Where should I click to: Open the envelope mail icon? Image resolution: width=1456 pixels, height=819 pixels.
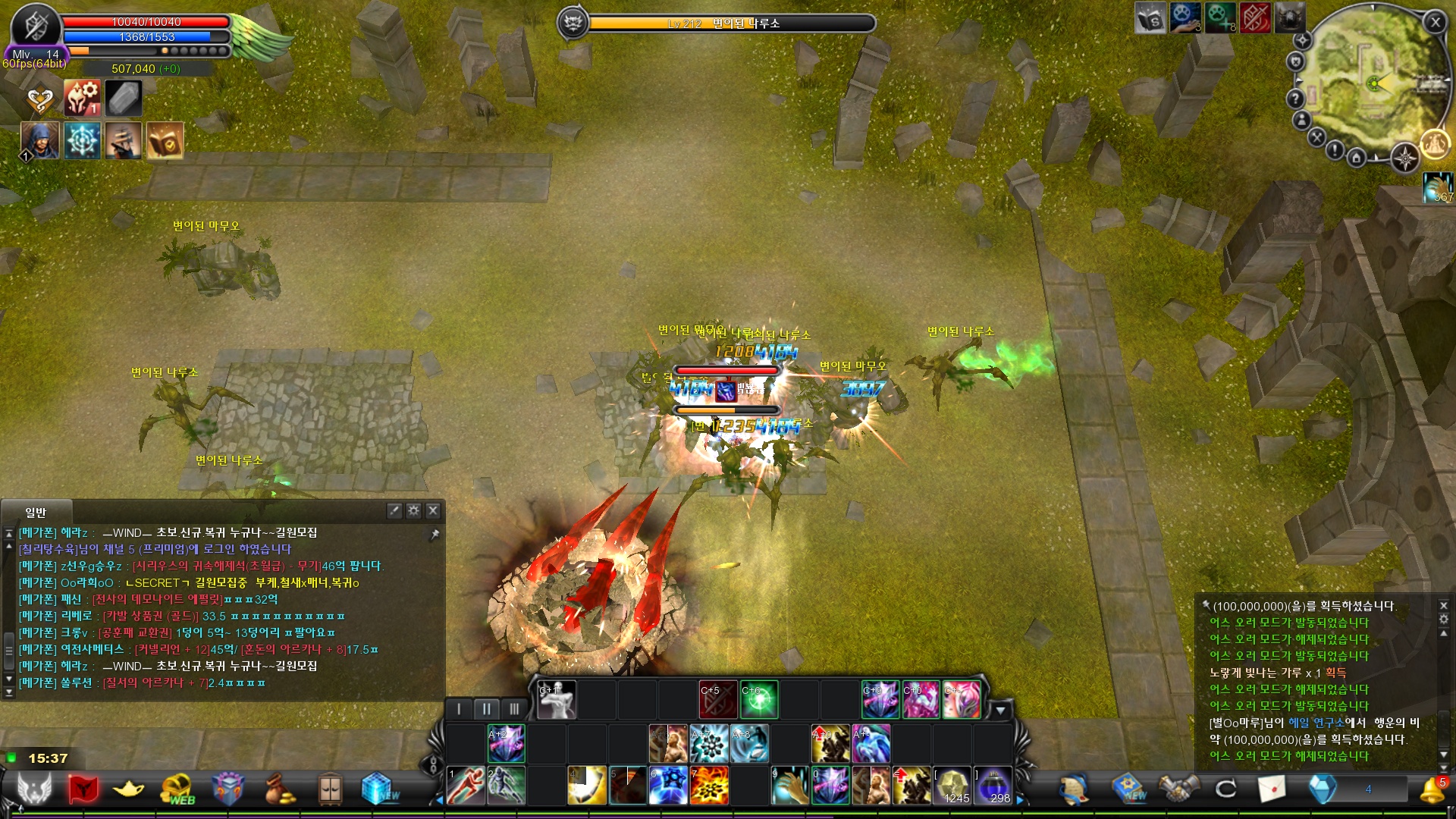(x=1272, y=789)
